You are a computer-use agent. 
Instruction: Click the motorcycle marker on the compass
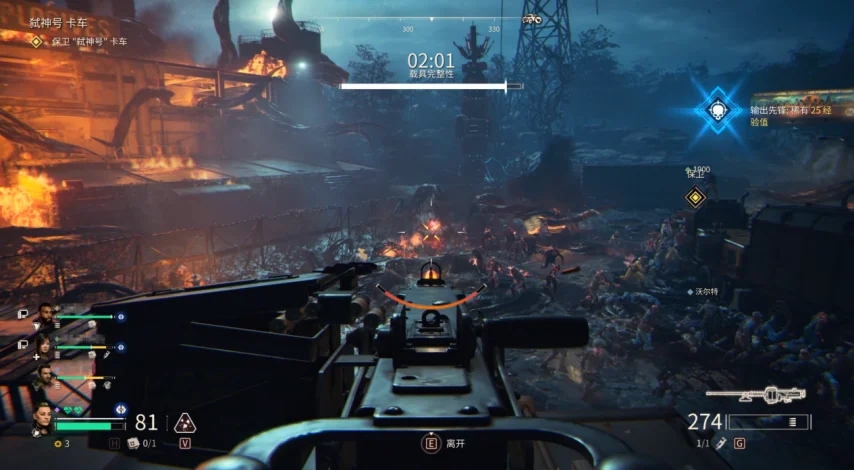coord(532,19)
